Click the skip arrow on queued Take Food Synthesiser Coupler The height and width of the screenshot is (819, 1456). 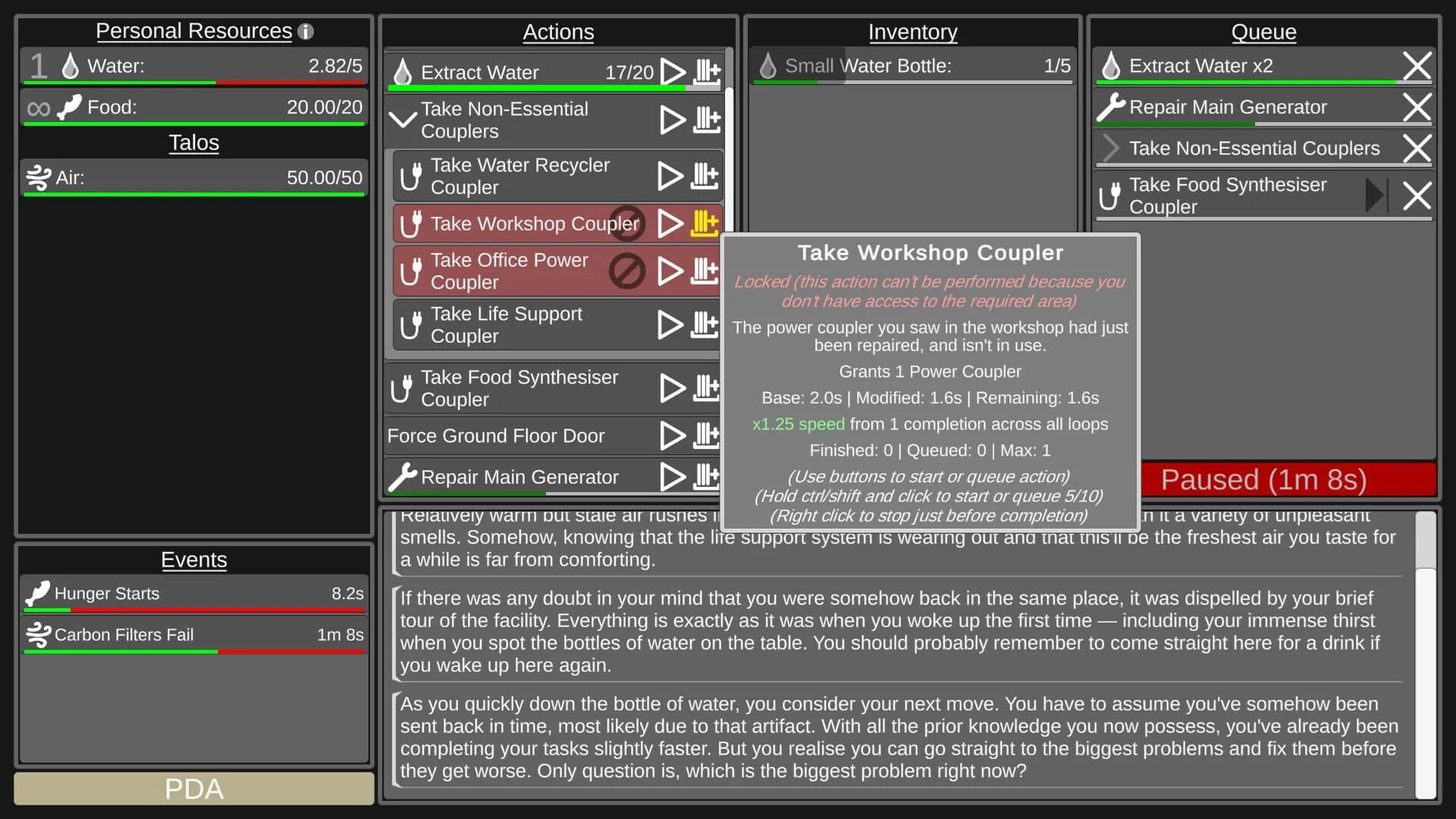(x=1376, y=196)
